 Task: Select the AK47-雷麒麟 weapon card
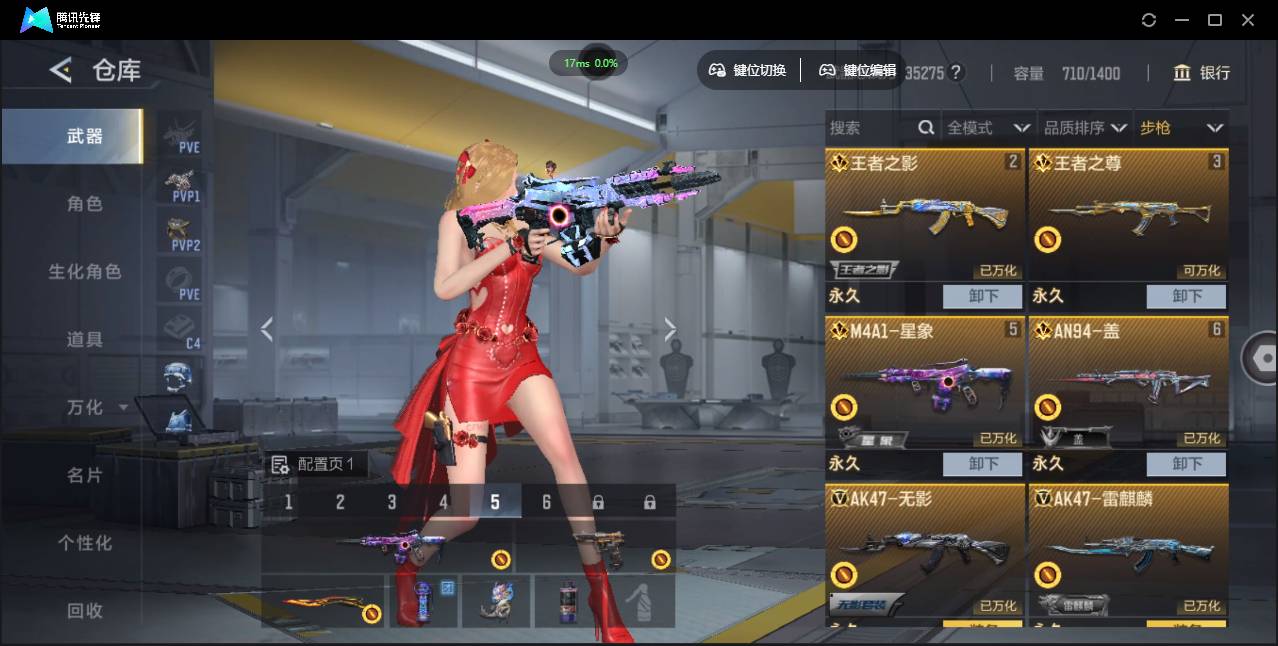click(x=1128, y=550)
